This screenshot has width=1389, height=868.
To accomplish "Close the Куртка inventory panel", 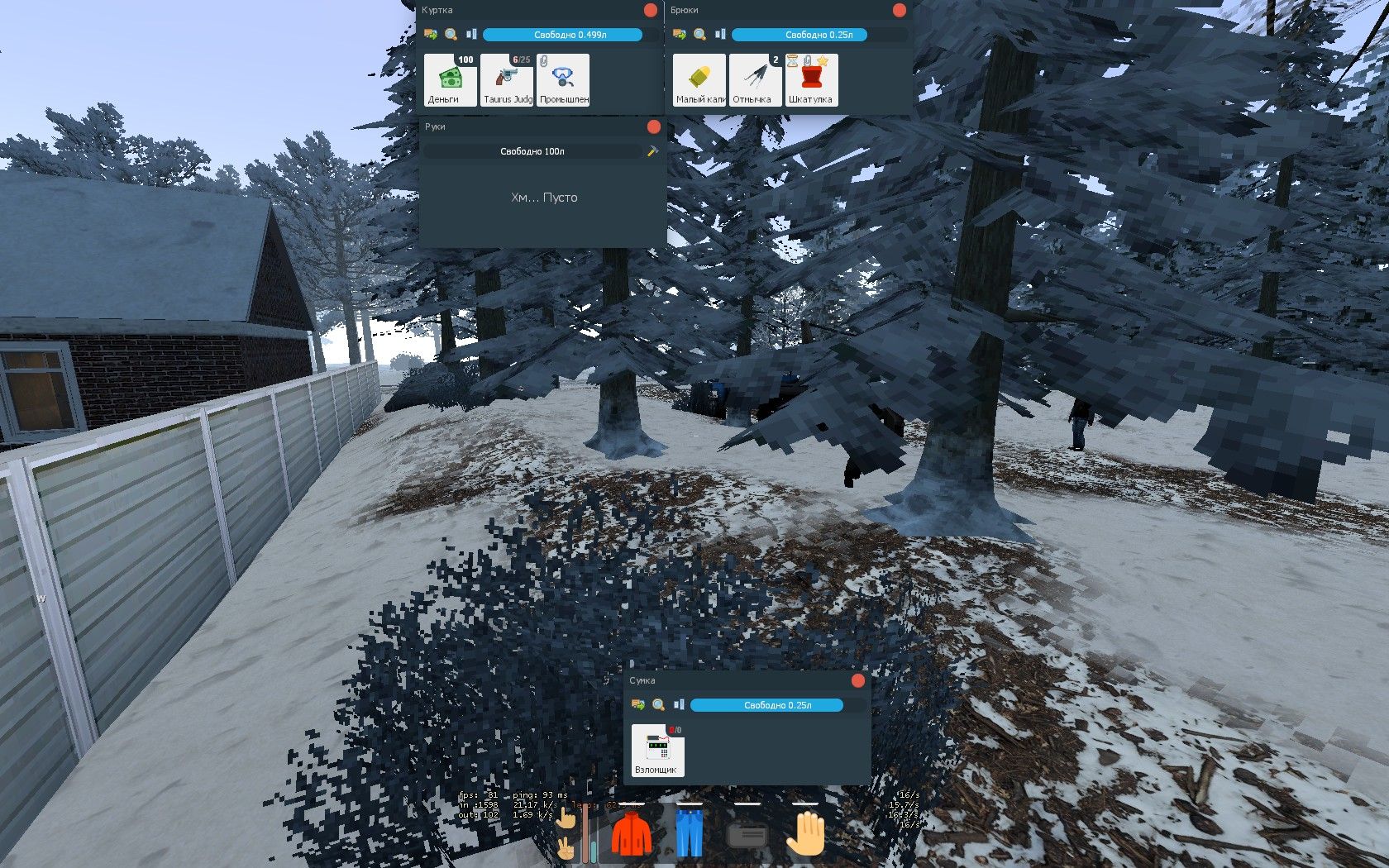I will (651, 11).
